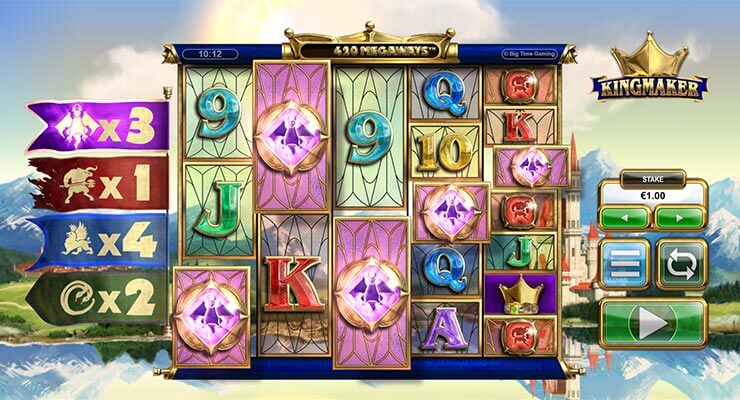The height and width of the screenshot is (400, 740).
Task: Activate autoplay with the circular arrows button
Action: pos(681,264)
